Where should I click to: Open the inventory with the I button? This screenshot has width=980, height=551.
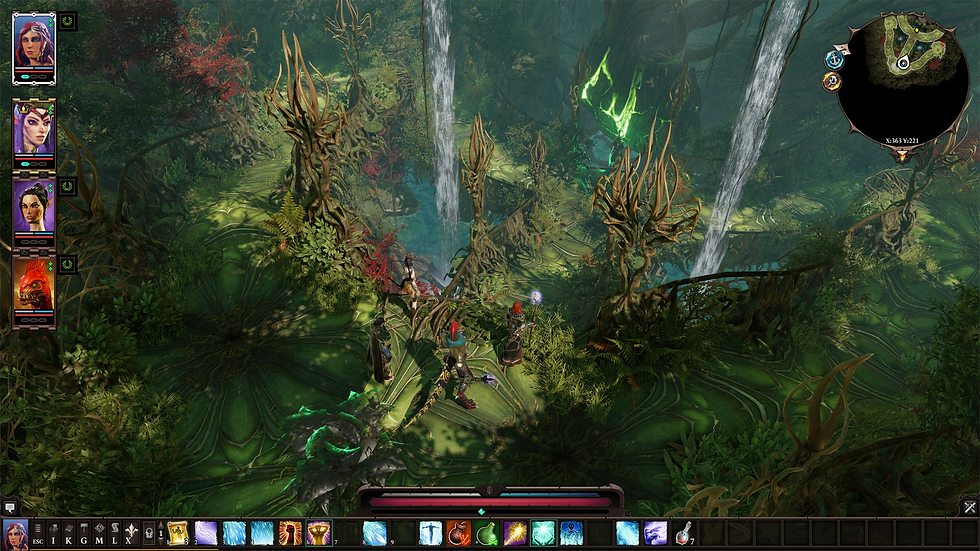(x=54, y=533)
